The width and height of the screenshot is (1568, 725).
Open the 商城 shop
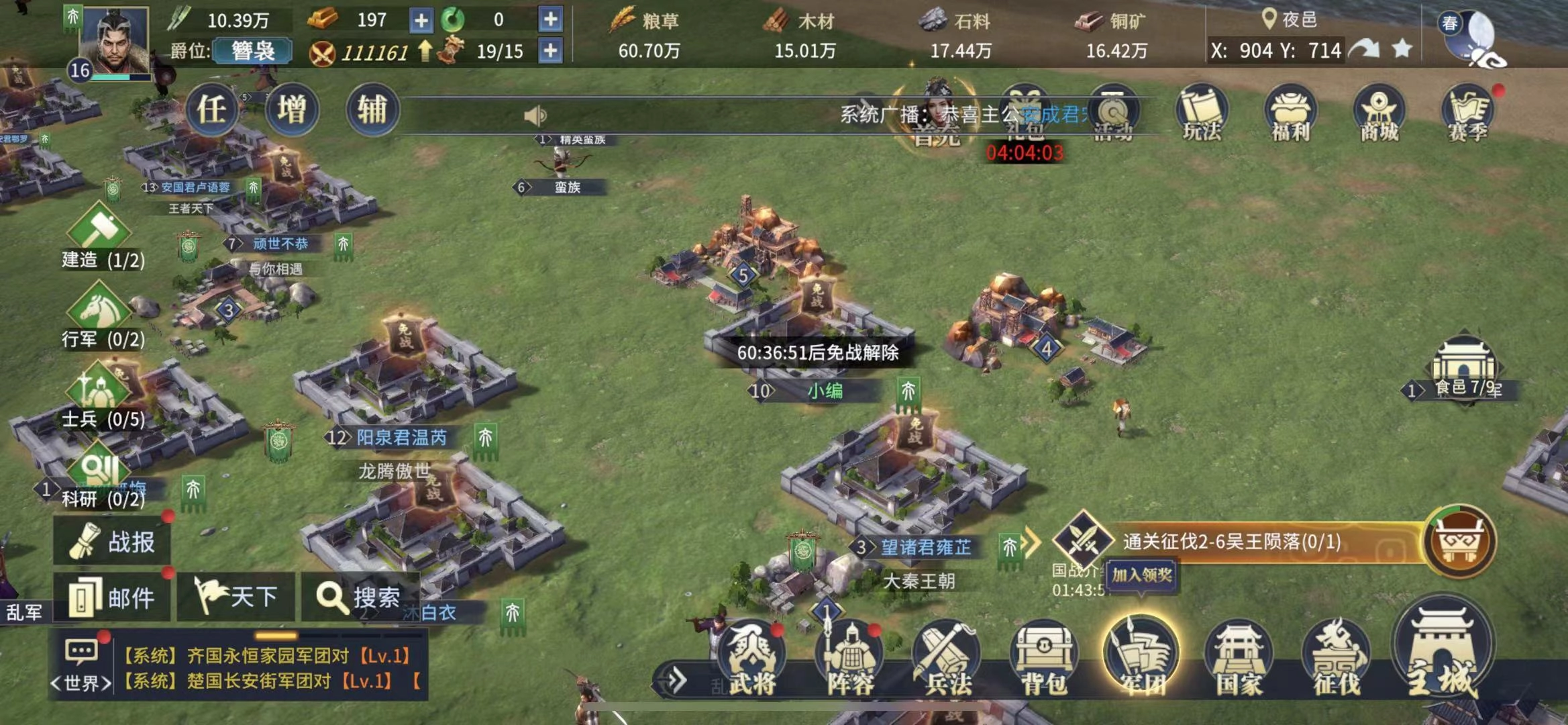click(x=1378, y=113)
